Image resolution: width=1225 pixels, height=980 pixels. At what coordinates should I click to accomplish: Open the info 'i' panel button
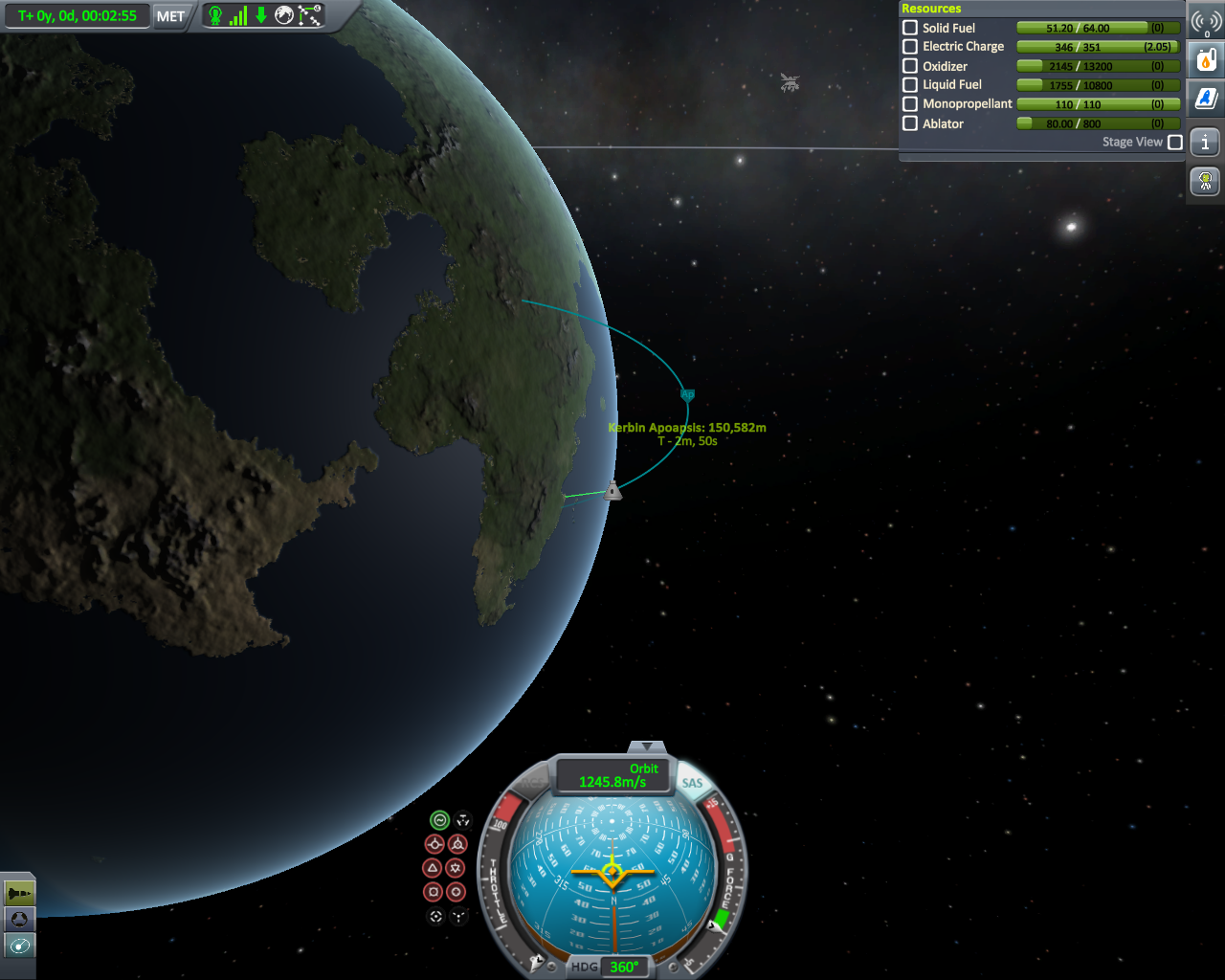click(x=1206, y=143)
